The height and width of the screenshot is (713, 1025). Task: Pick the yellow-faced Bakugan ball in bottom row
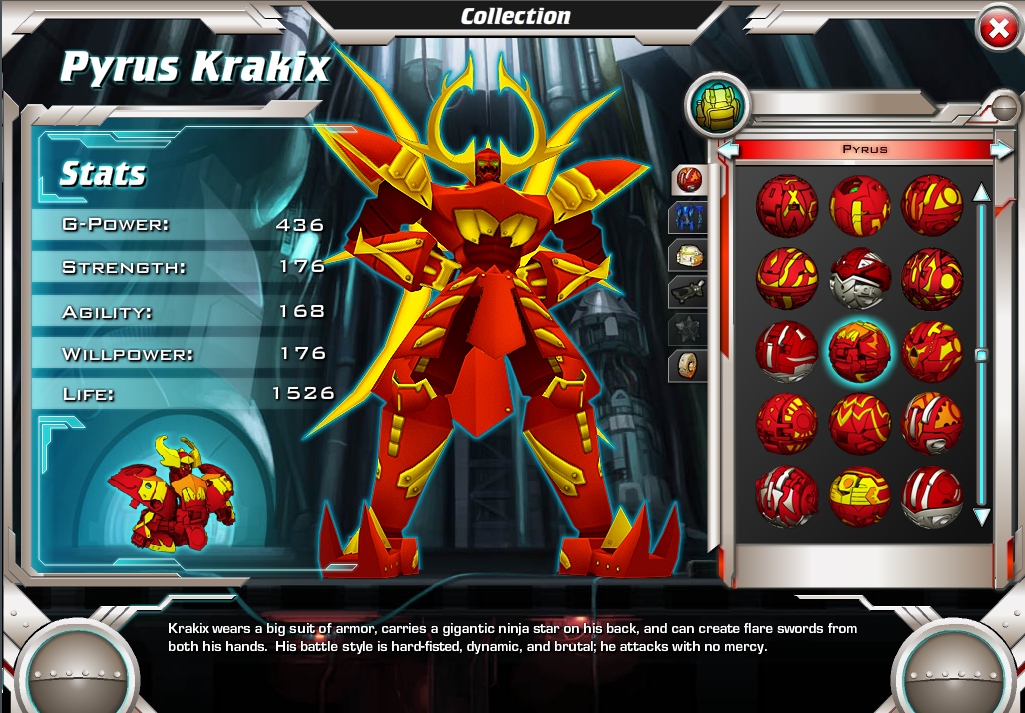[x=859, y=497]
